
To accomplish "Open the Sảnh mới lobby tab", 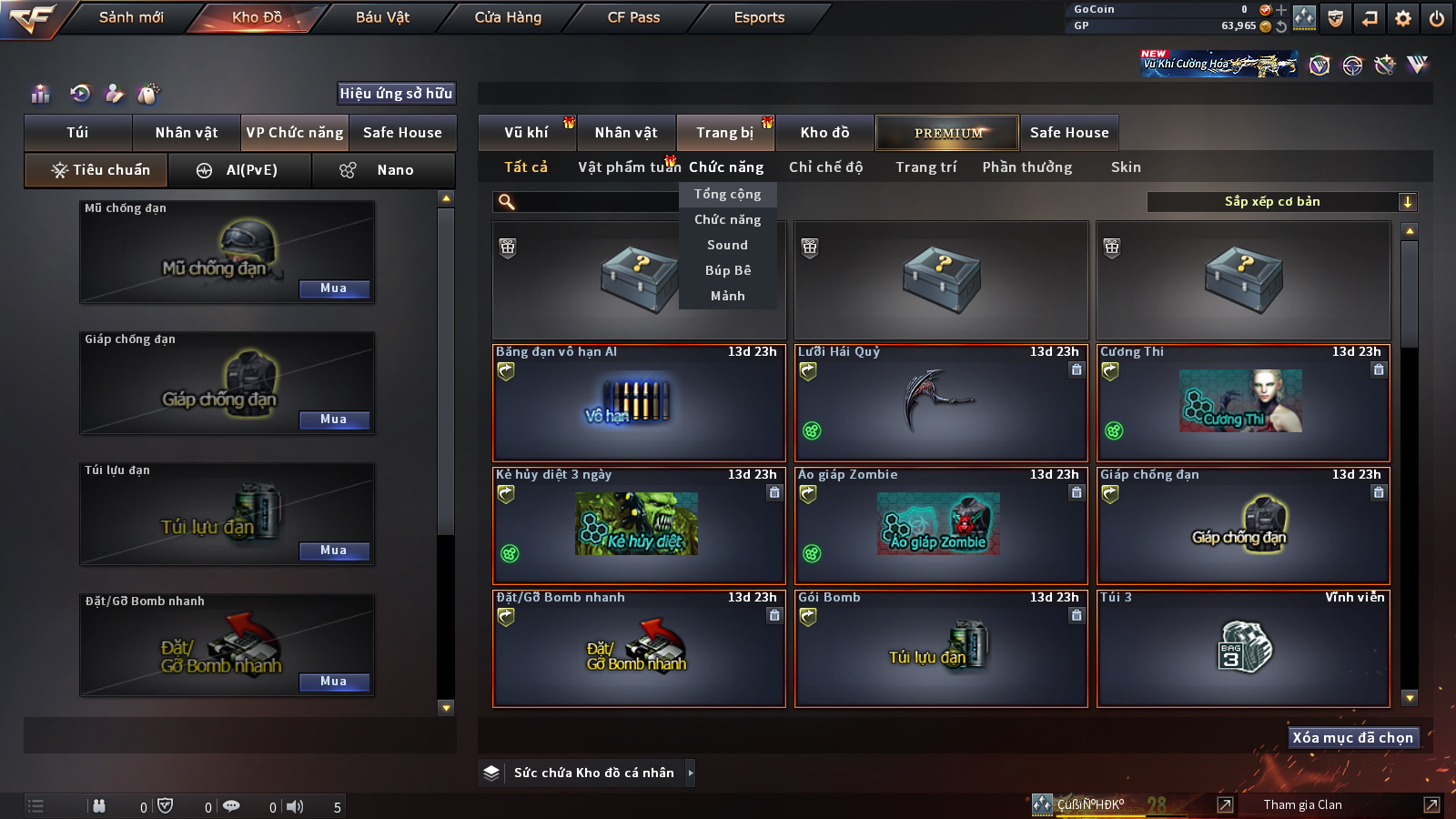I will pos(131,17).
